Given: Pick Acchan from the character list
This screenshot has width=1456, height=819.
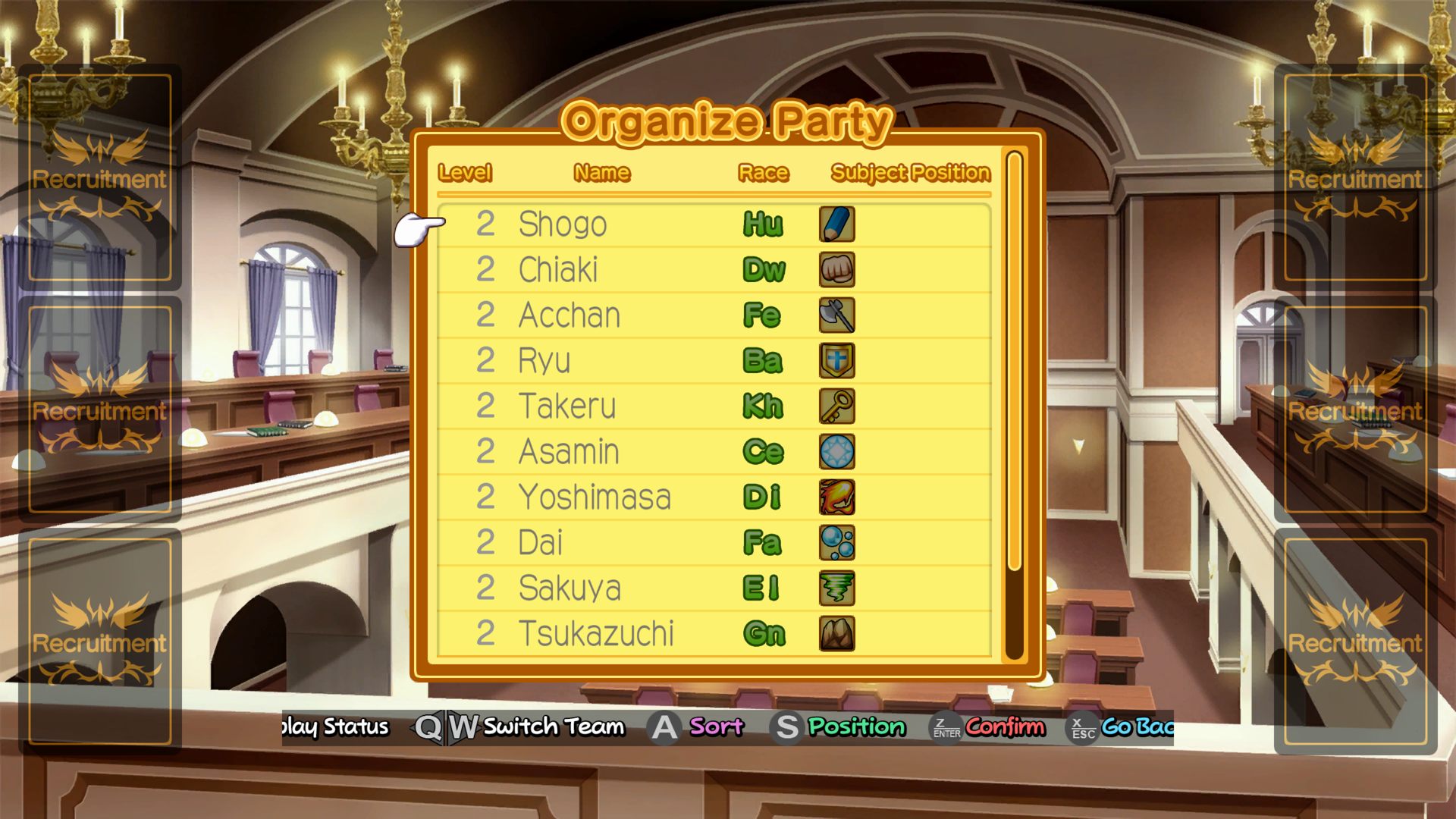Looking at the screenshot, I should tap(569, 315).
